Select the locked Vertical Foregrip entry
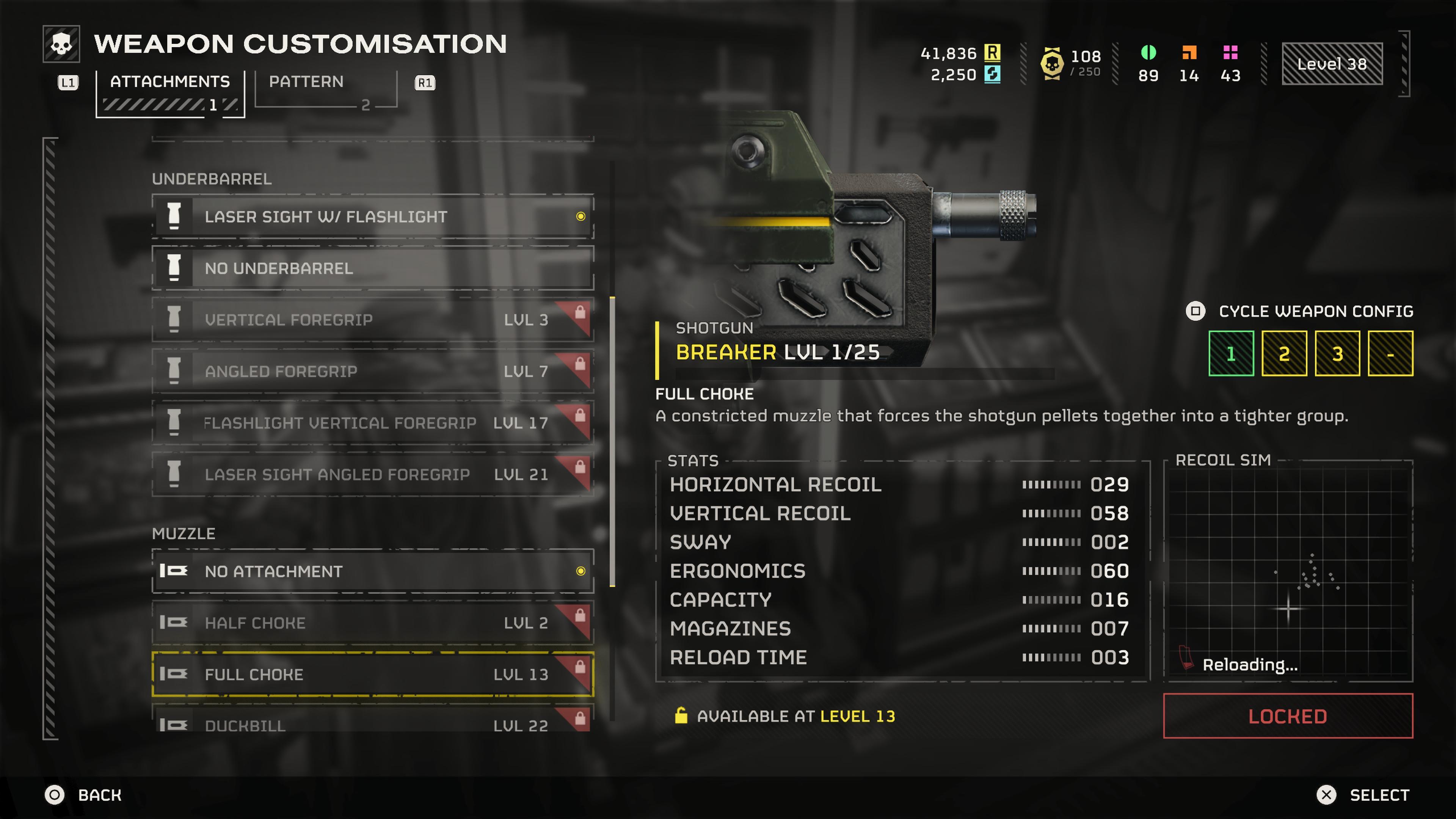The width and height of the screenshot is (1456, 819). [372, 320]
